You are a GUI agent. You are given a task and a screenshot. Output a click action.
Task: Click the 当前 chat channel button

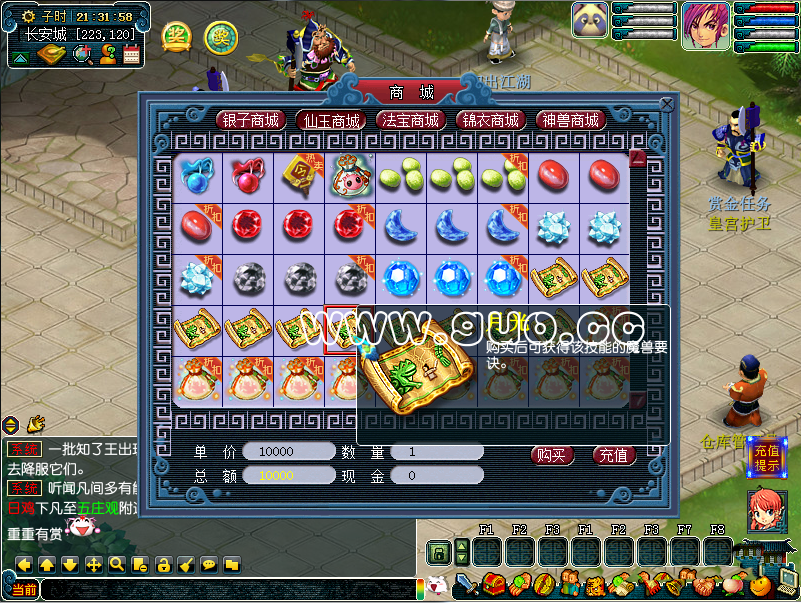24,589
